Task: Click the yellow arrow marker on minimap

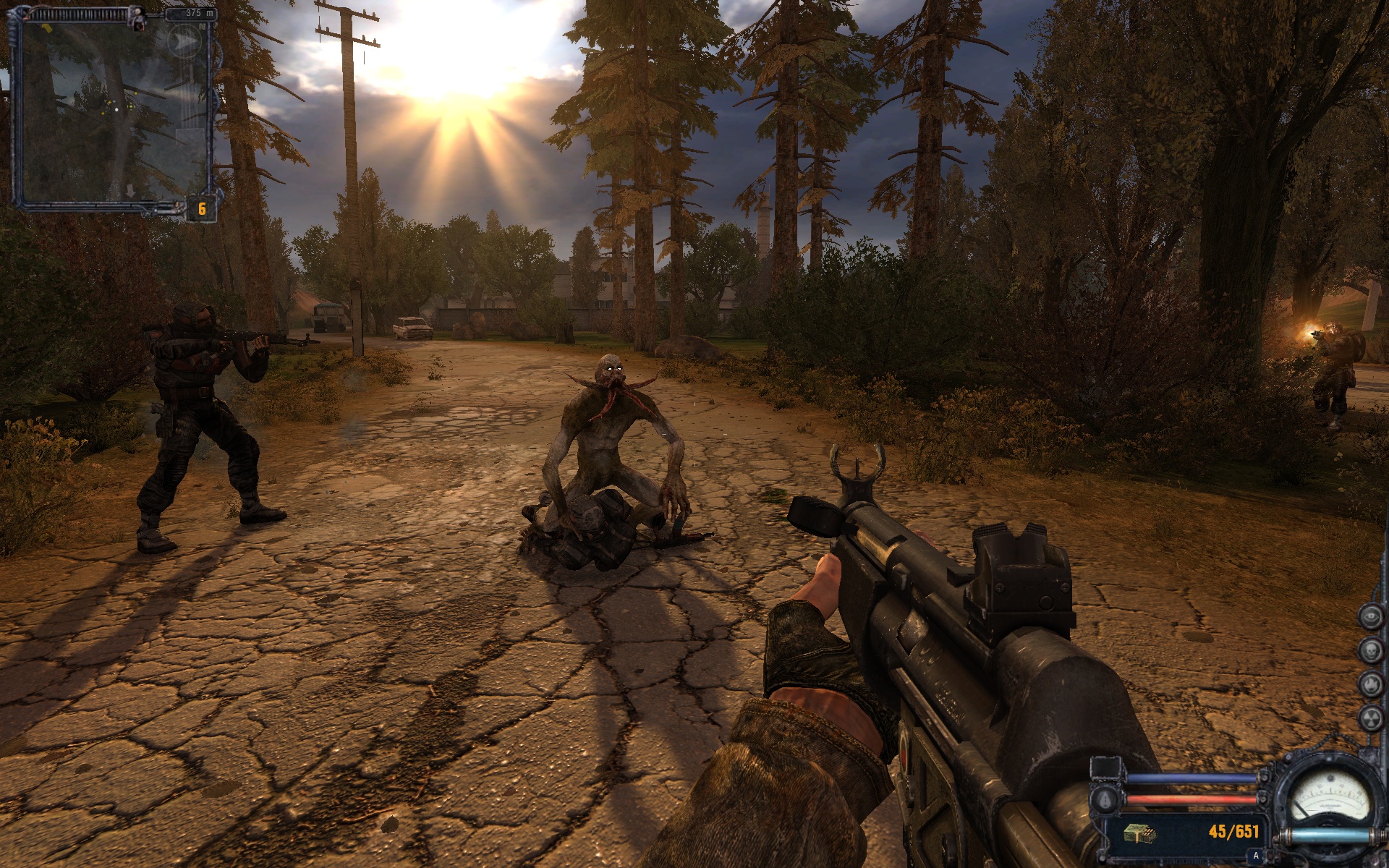Action: [46, 29]
